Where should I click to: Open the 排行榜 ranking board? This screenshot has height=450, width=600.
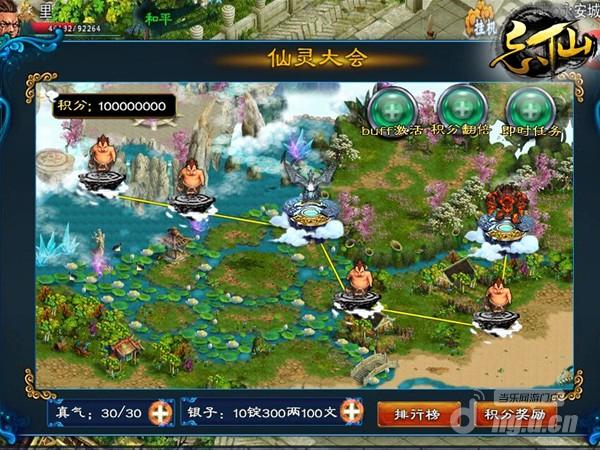pos(418,413)
